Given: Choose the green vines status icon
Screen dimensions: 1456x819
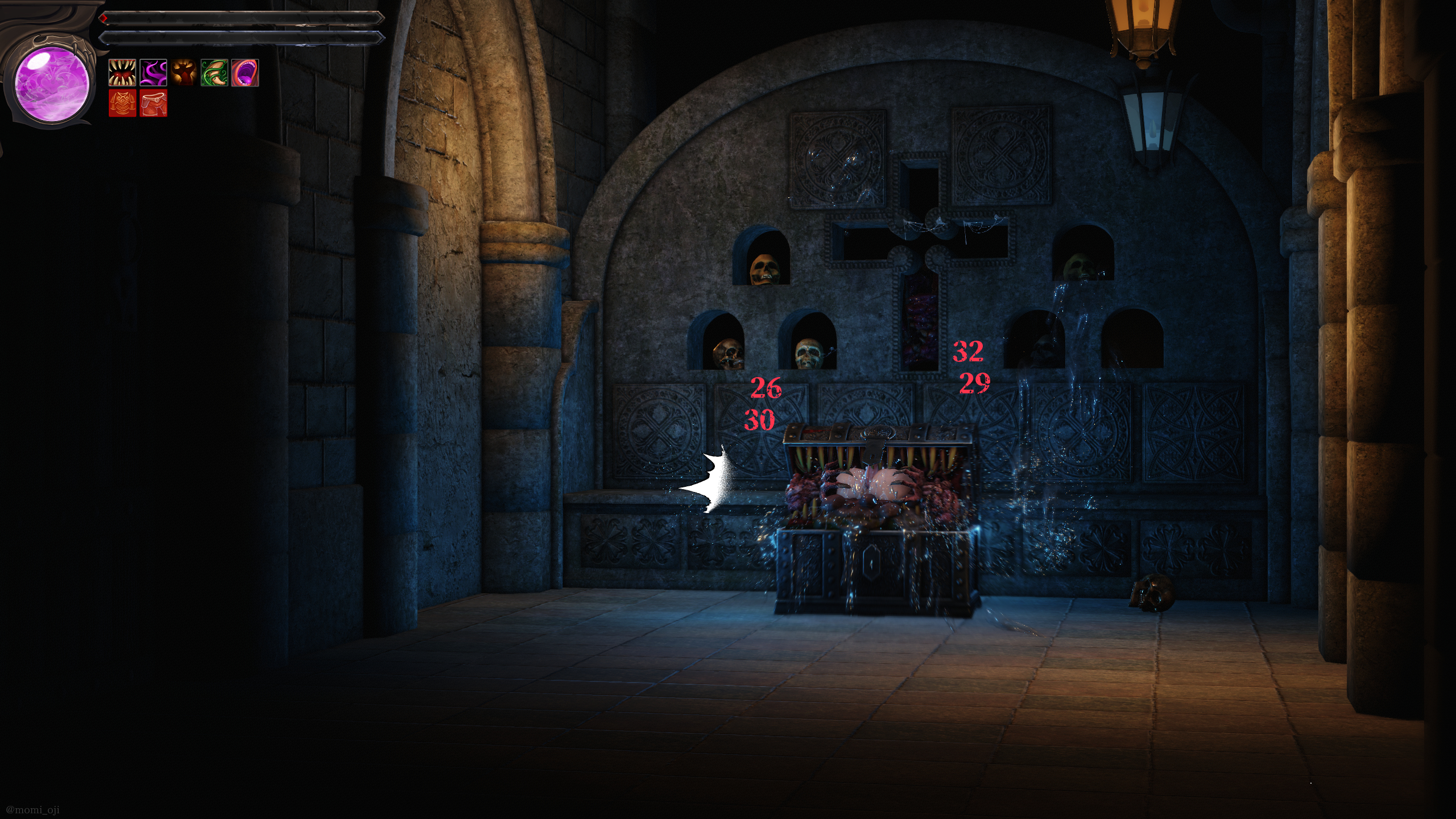Looking at the screenshot, I should [x=214, y=73].
